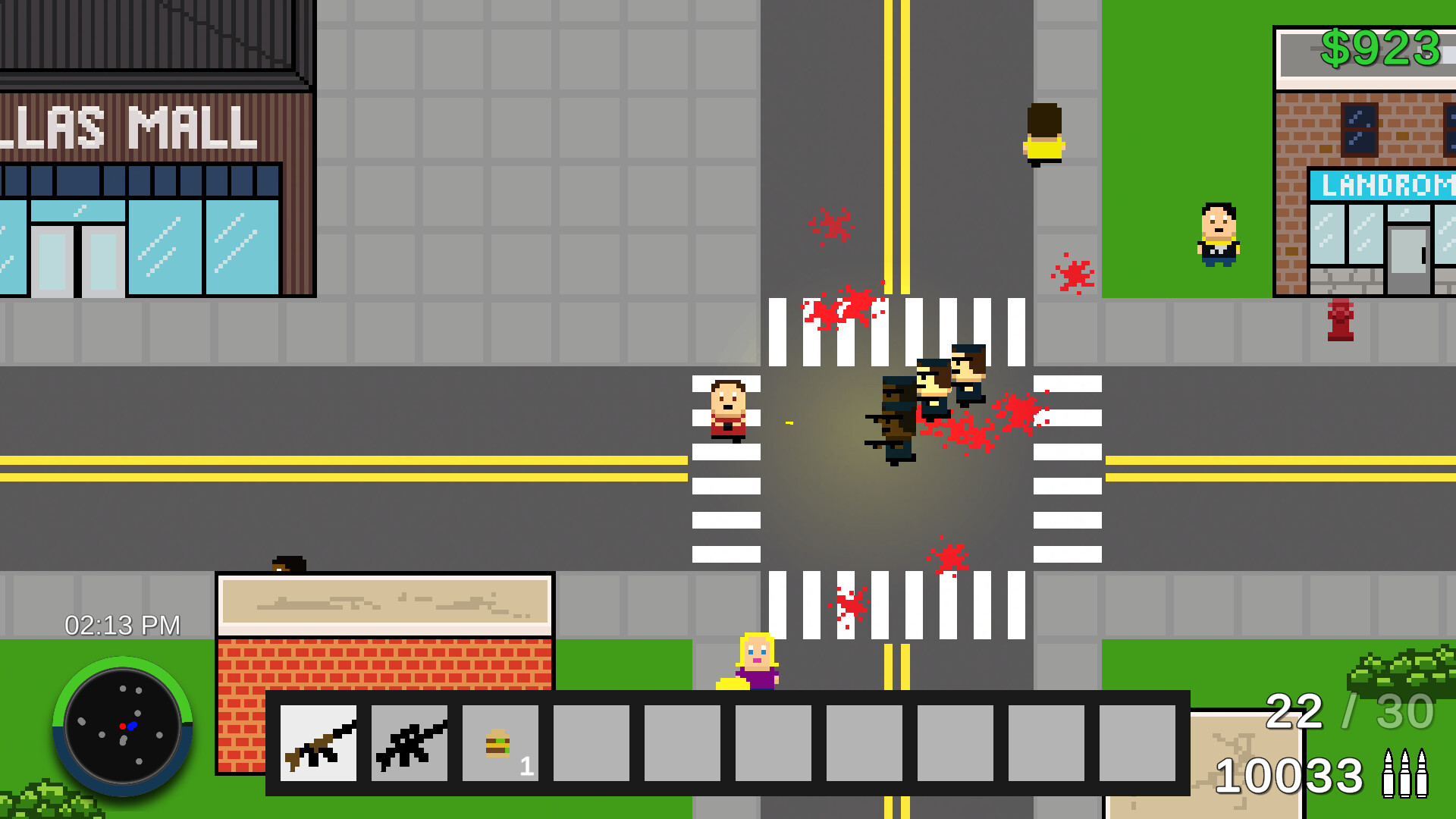
Task: Click the item count '1' on the burger slot
Action: pyautogui.click(x=527, y=767)
